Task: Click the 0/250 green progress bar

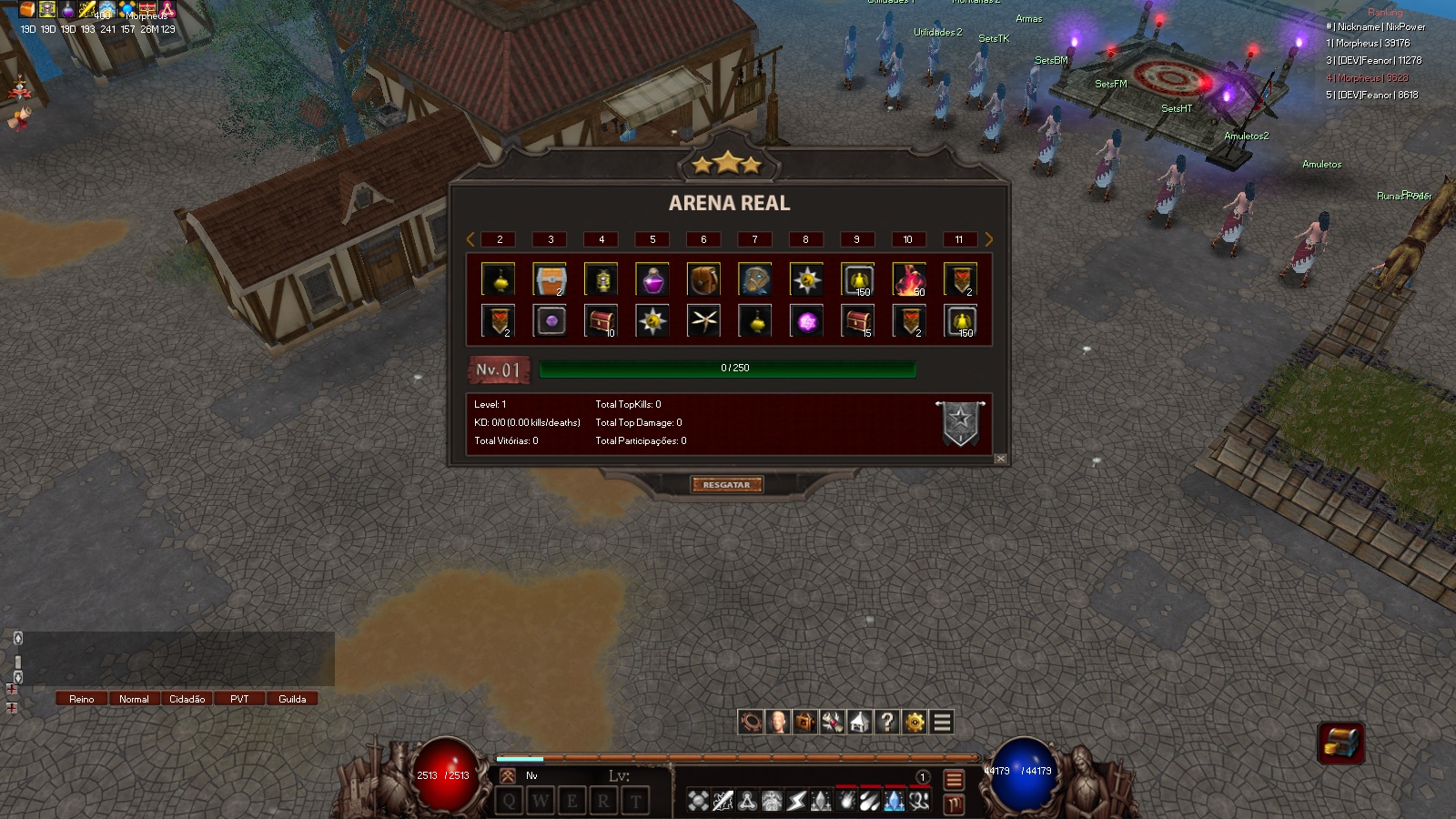Action: click(728, 369)
